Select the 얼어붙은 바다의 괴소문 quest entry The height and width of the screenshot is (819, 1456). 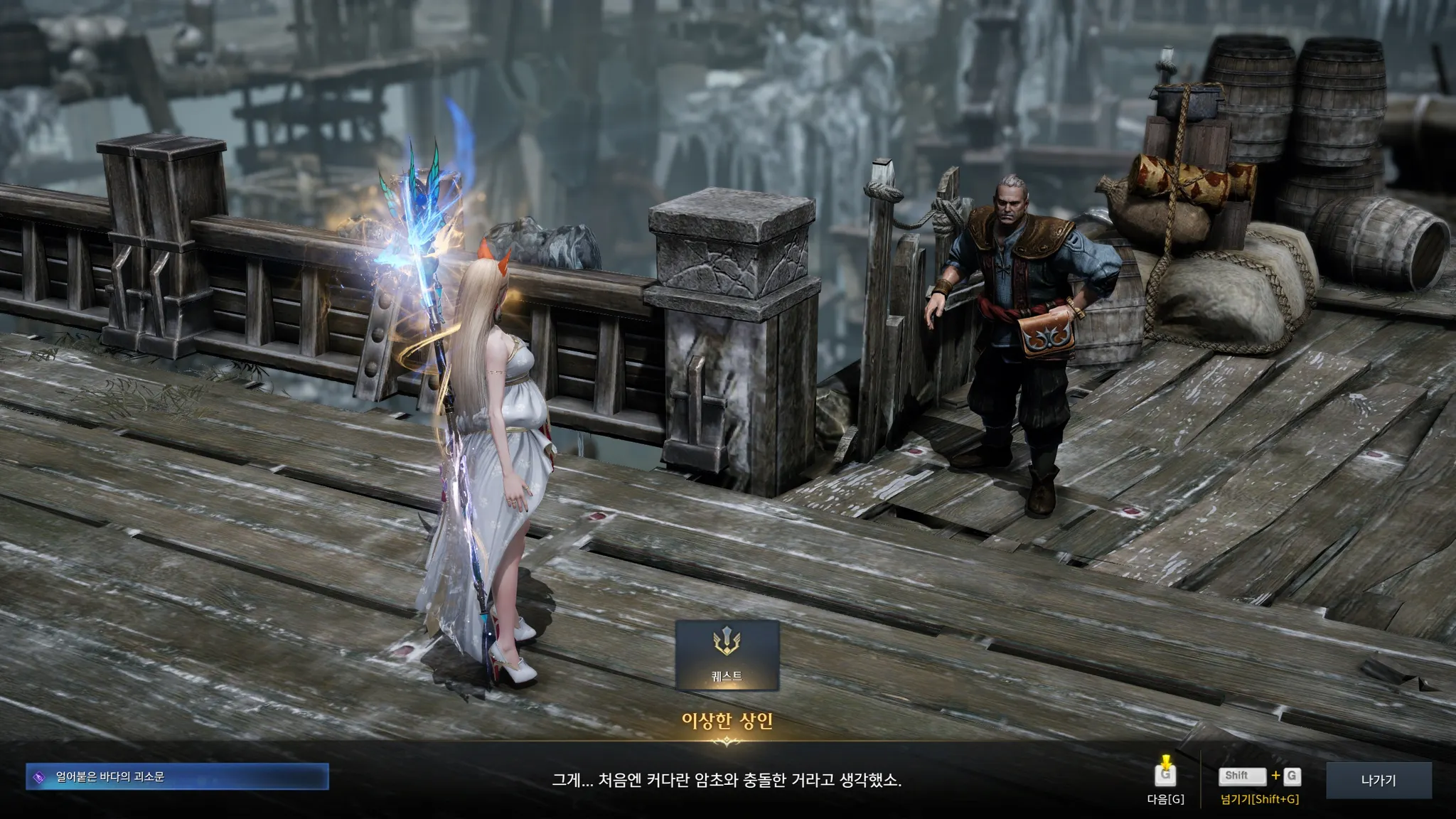pos(177,777)
